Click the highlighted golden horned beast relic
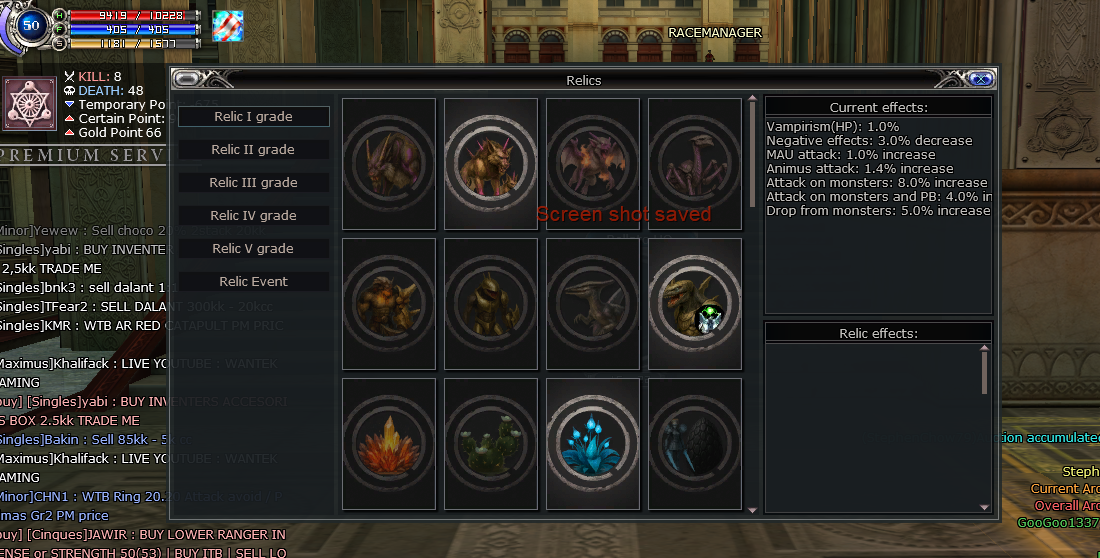The height and width of the screenshot is (558, 1100). (x=491, y=164)
